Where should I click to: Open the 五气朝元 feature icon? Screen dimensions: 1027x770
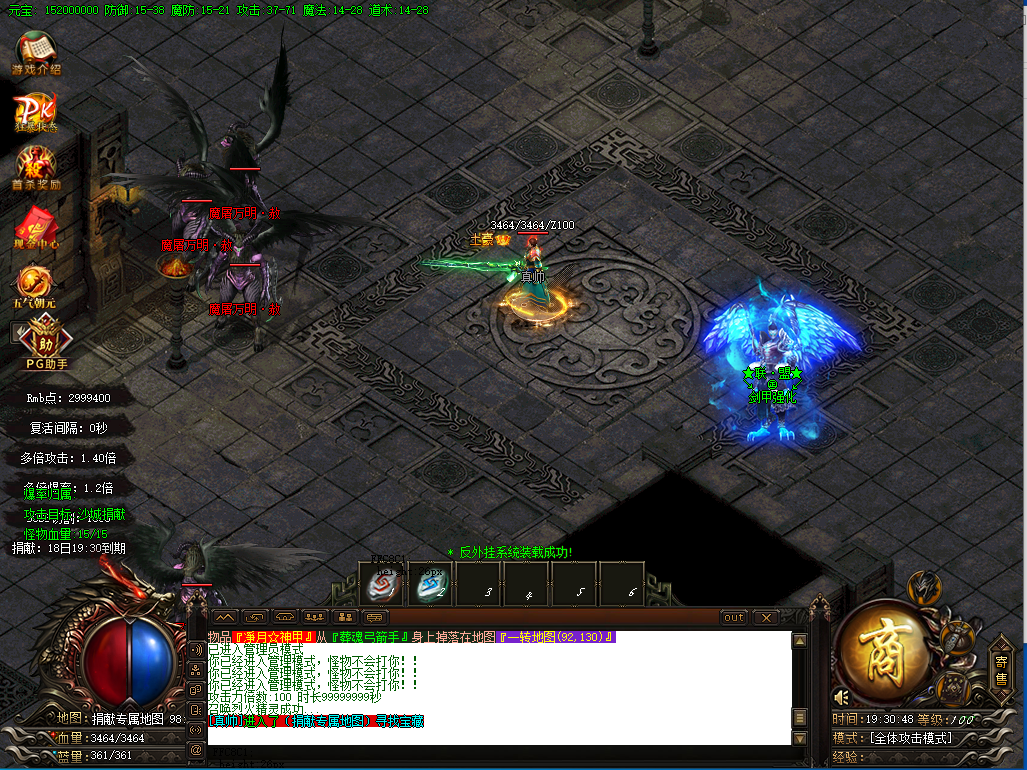pyautogui.click(x=36, y=283)
